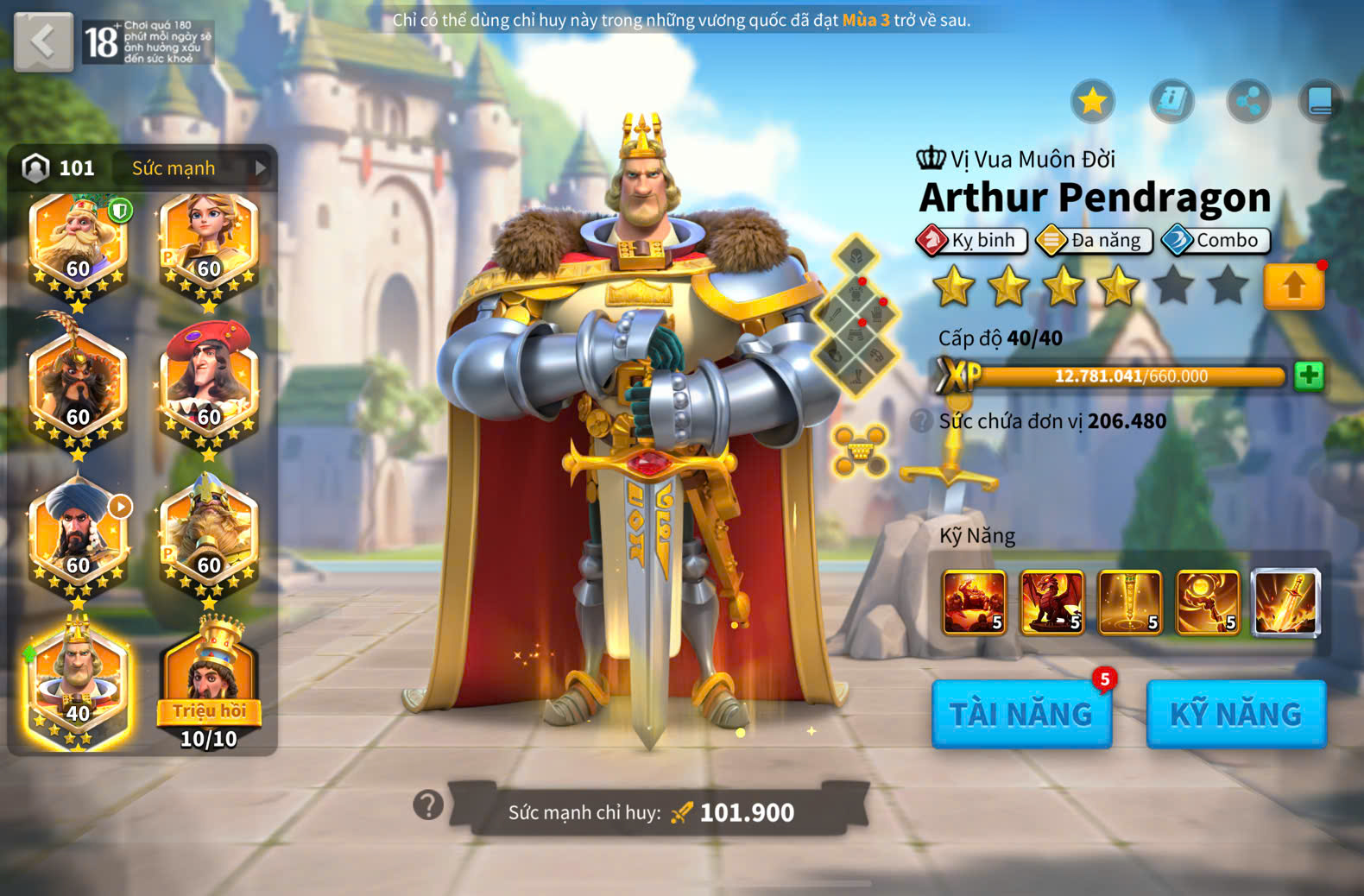Open the Sức mạnh sort dropdown

click(199, 167)
